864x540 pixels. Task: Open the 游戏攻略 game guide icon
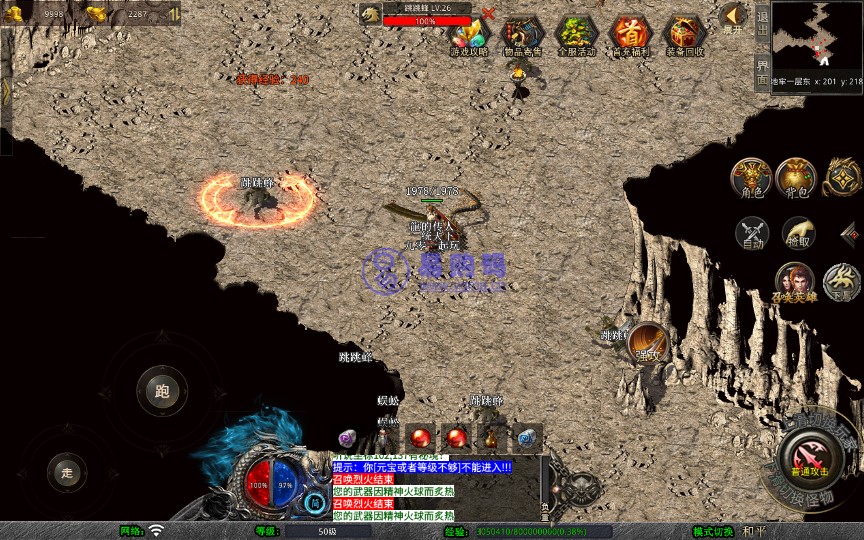469,34
